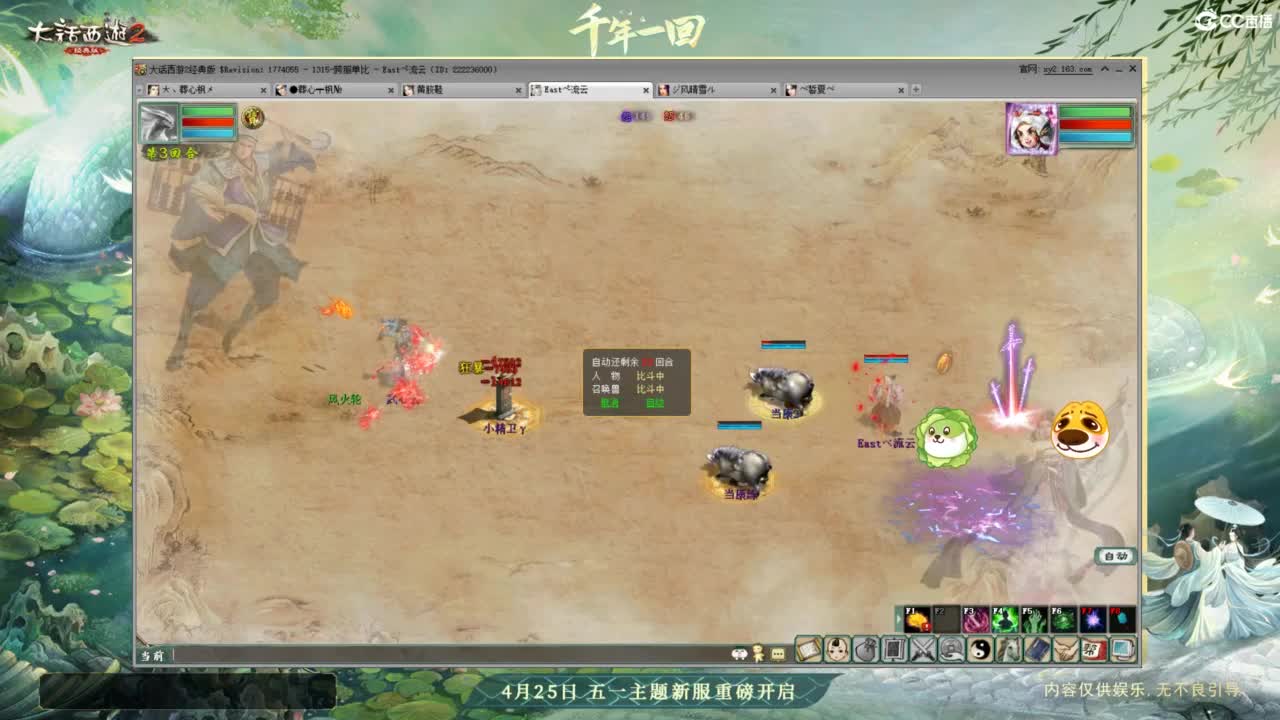Open the crossed swords PK panel

(922, 649)
